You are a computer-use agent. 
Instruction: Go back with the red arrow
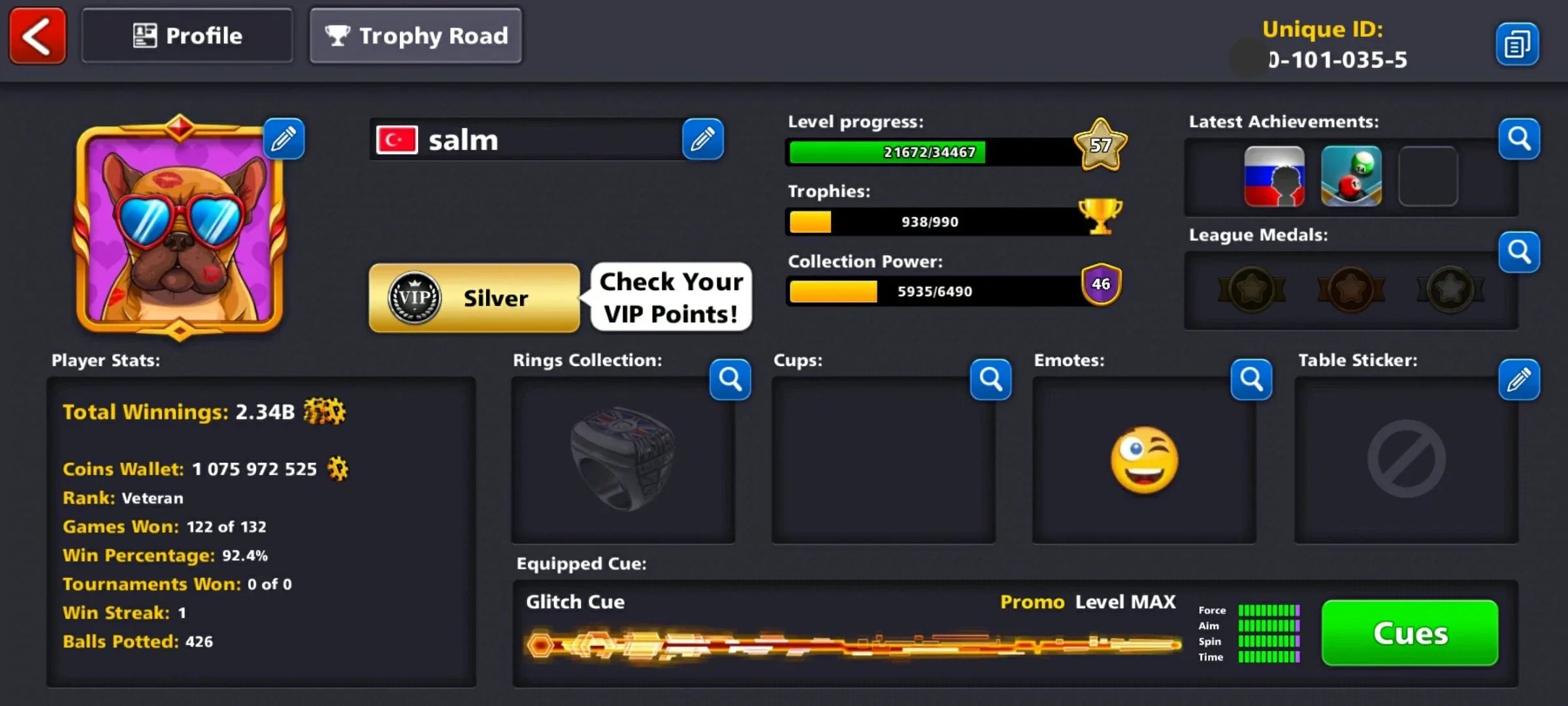(x=37, y=36)
